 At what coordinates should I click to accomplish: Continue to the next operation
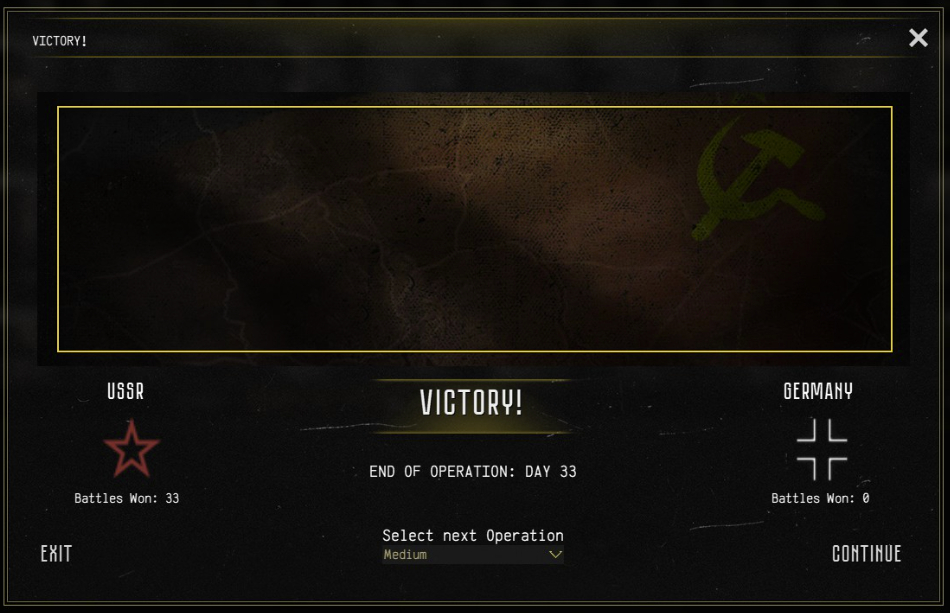(x=866, y=554)
